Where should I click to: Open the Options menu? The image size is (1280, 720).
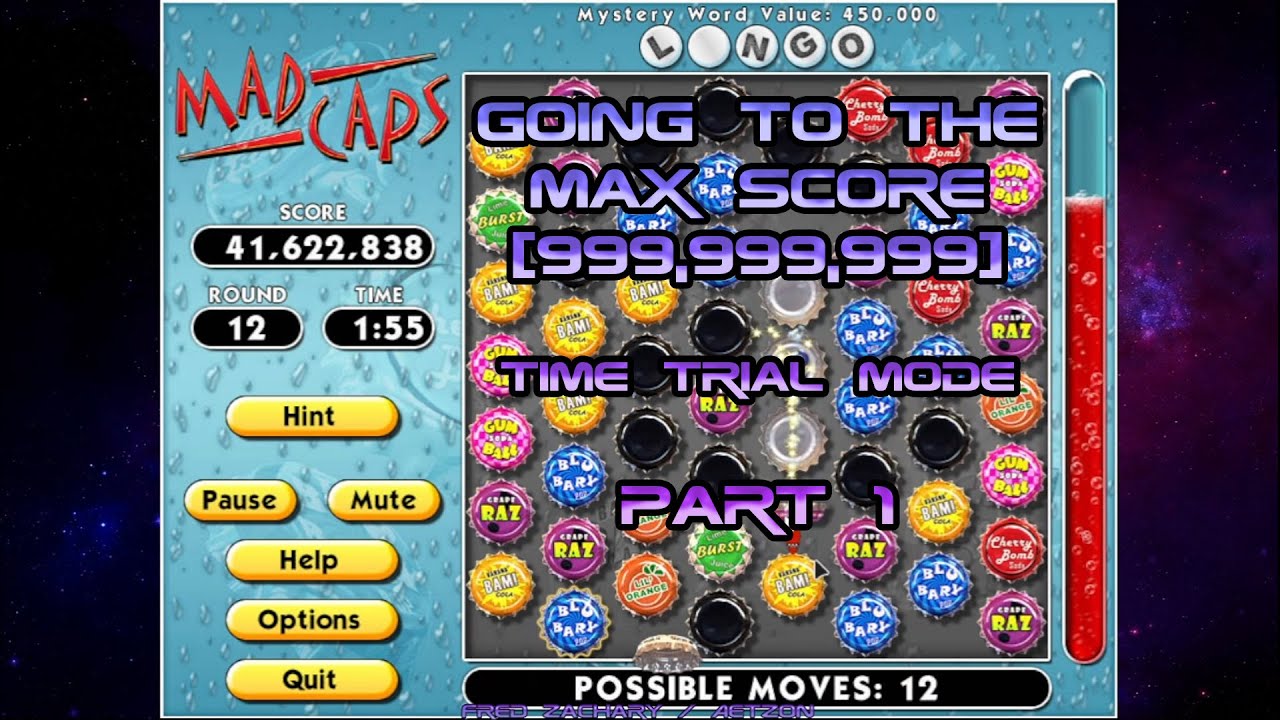tap(311, 620)
